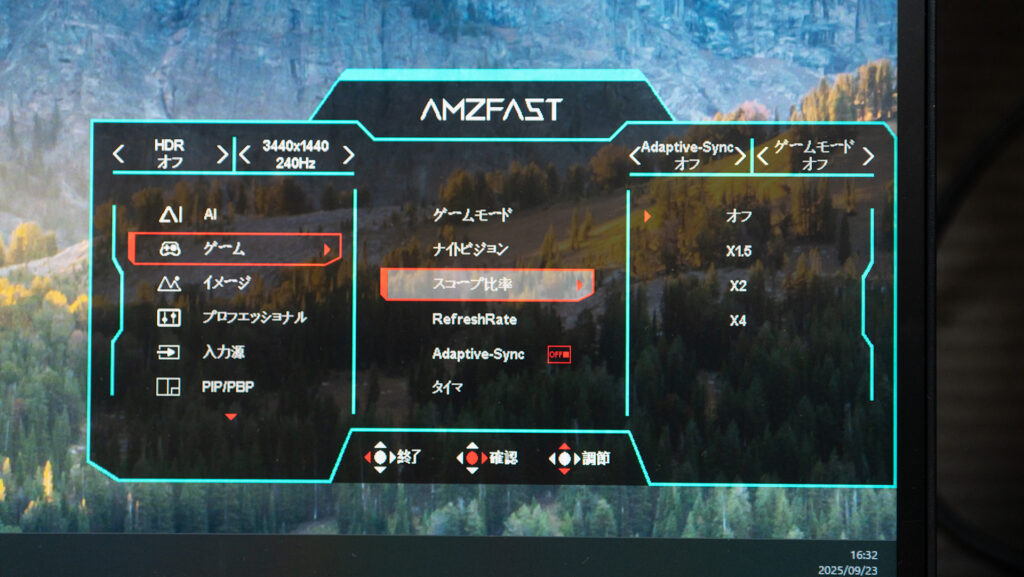The height and width of the screenshot is (577, 1024).
Task: Click the right arrow beside 3440x1440 240Hz
Action: [348, 155]
